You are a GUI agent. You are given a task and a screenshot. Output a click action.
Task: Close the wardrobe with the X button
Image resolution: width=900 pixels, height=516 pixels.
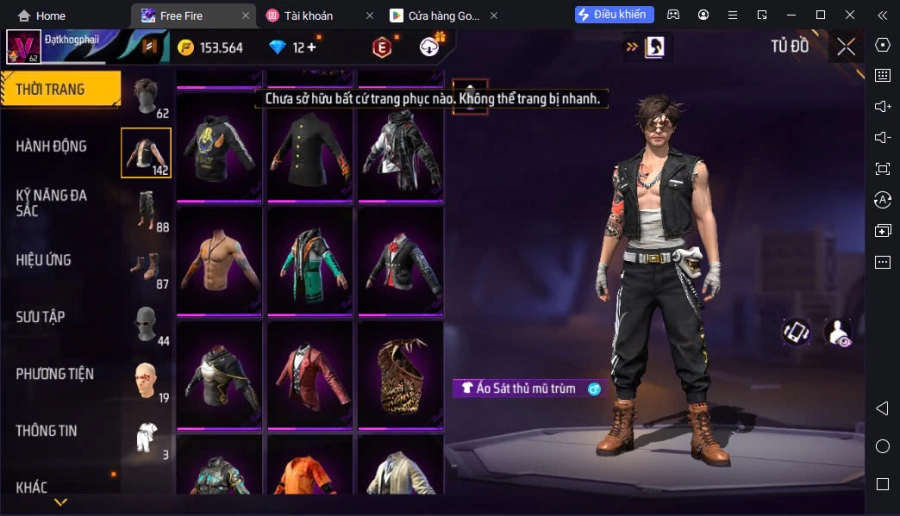tap(846, 47)
